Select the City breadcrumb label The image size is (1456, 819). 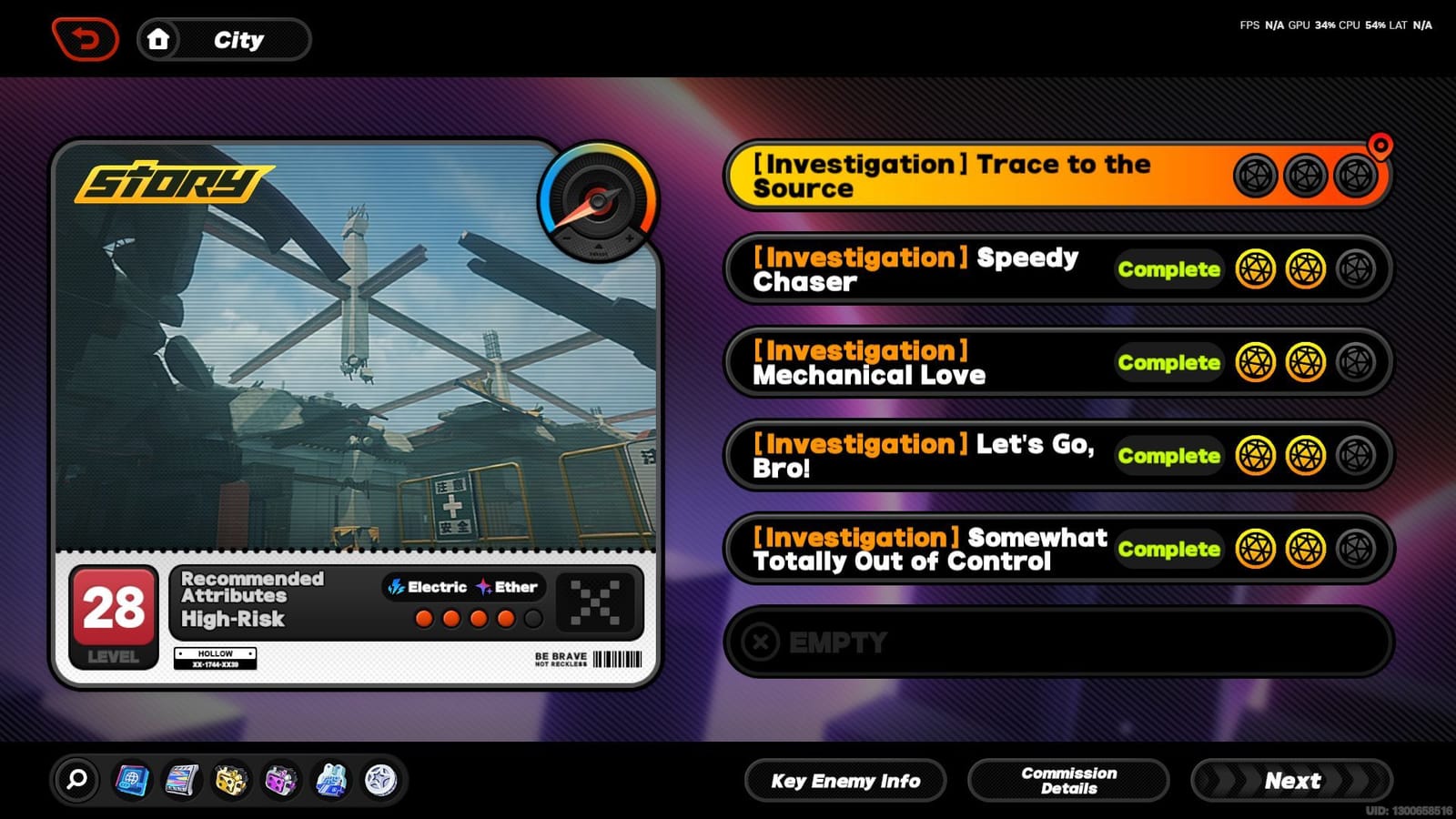238,39
